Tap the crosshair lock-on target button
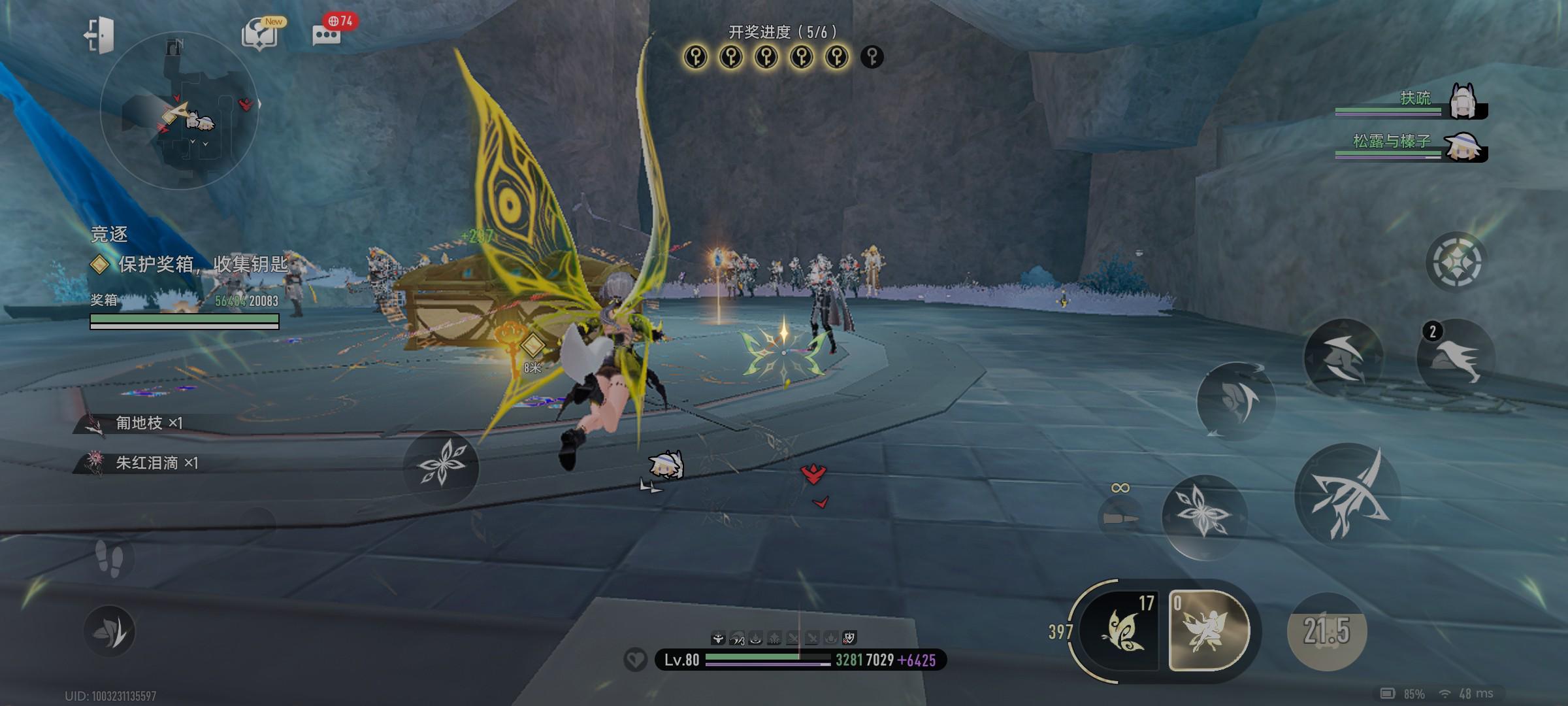Viewport: 1568px width, 706px height. 1456,261
